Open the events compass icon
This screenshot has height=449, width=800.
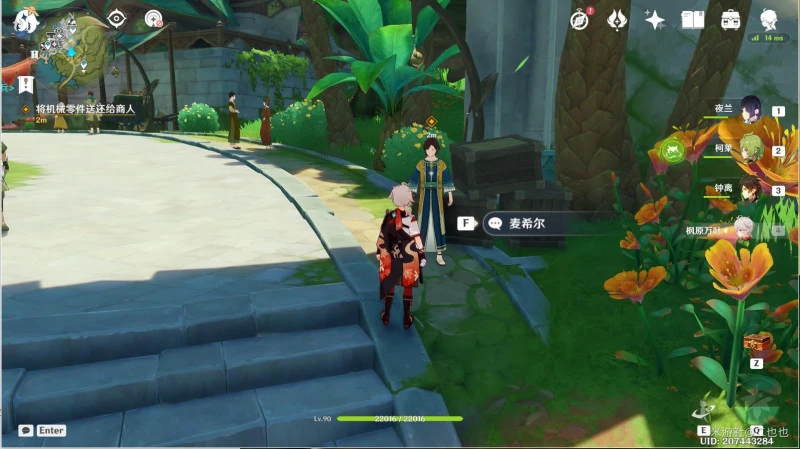[x=580, y=18]
